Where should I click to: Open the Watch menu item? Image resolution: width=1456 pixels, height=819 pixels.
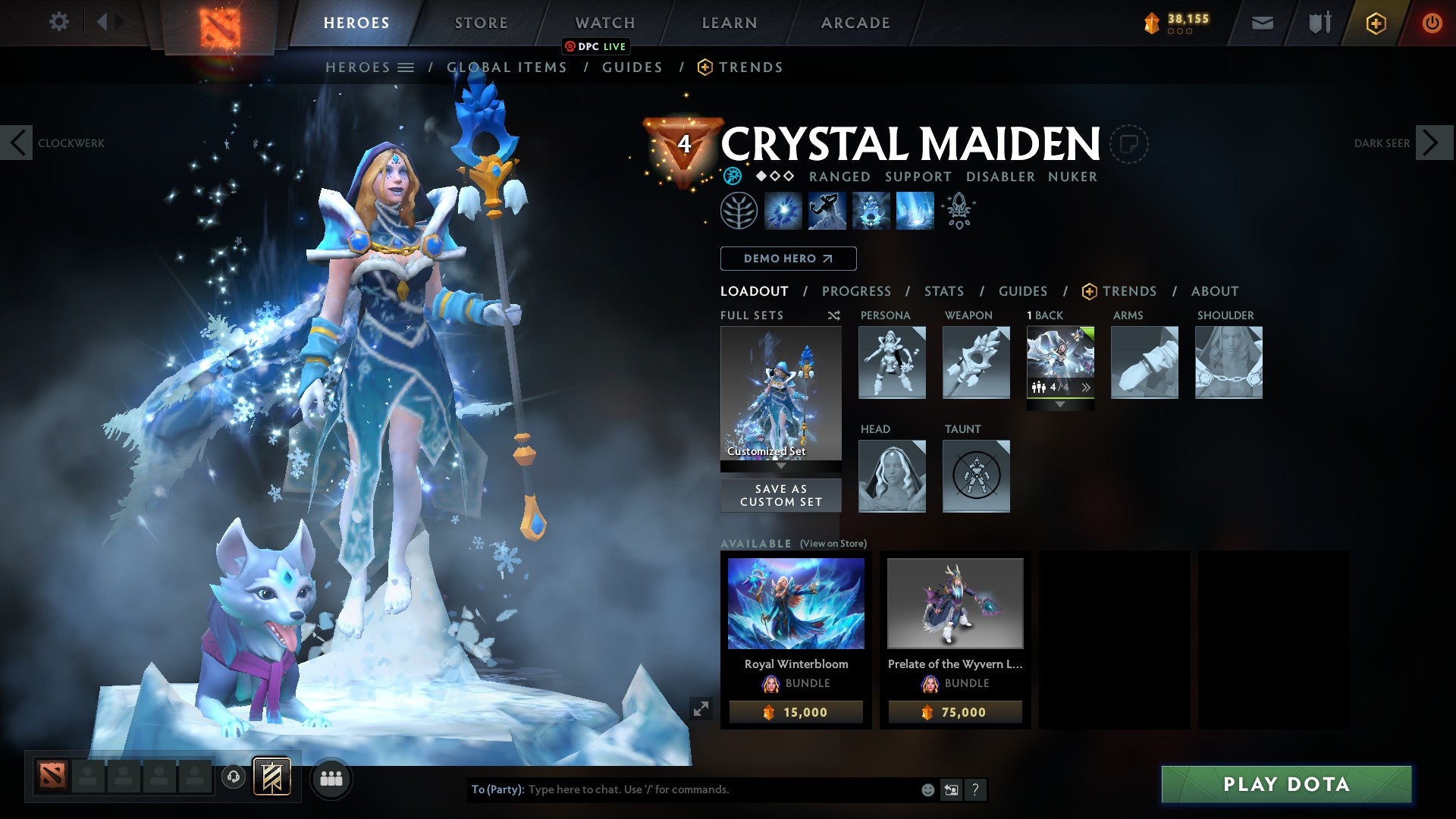coord(604,22)
